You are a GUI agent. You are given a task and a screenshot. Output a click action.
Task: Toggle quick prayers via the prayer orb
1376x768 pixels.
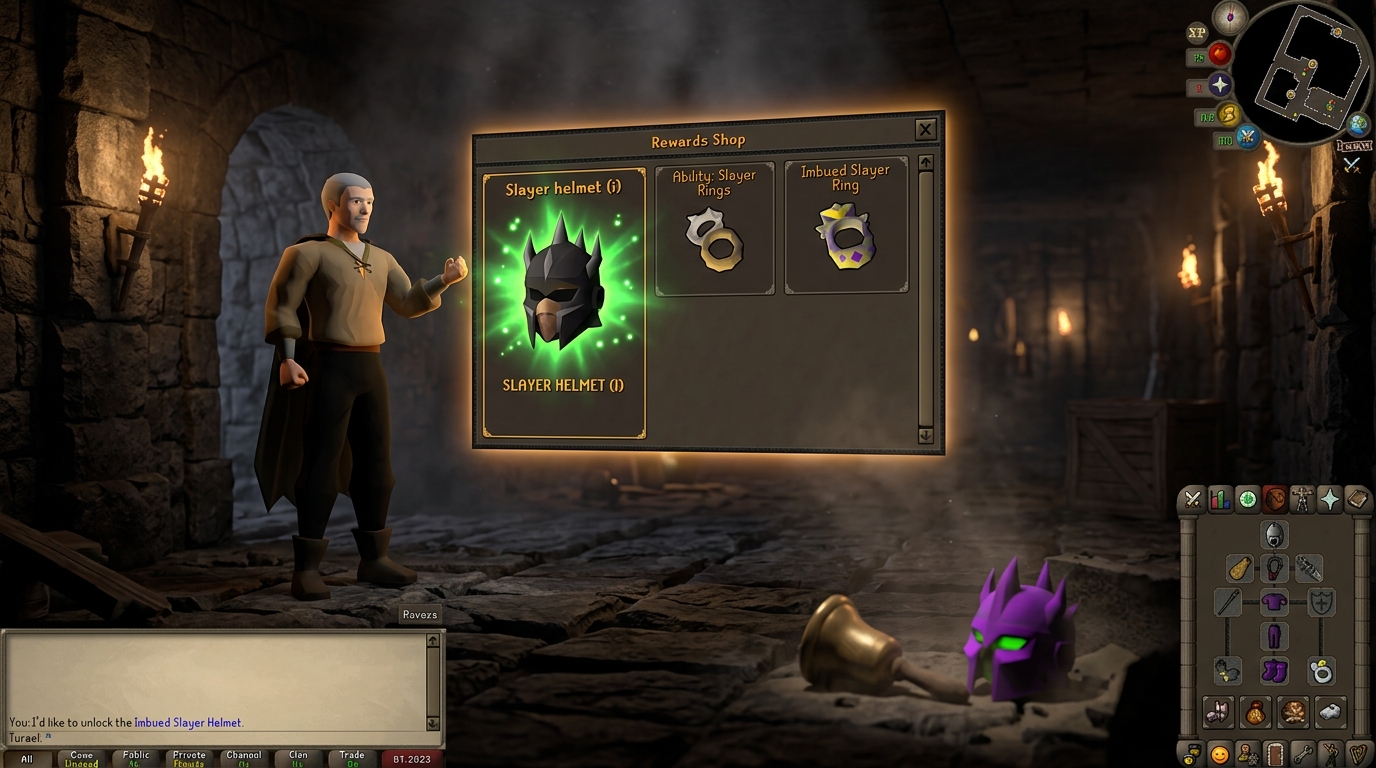tap(1222, 85)
